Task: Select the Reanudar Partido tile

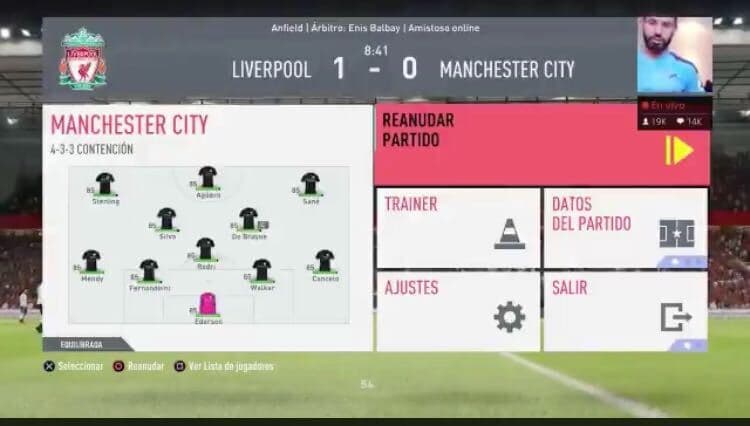Action: tap(541, 144)
